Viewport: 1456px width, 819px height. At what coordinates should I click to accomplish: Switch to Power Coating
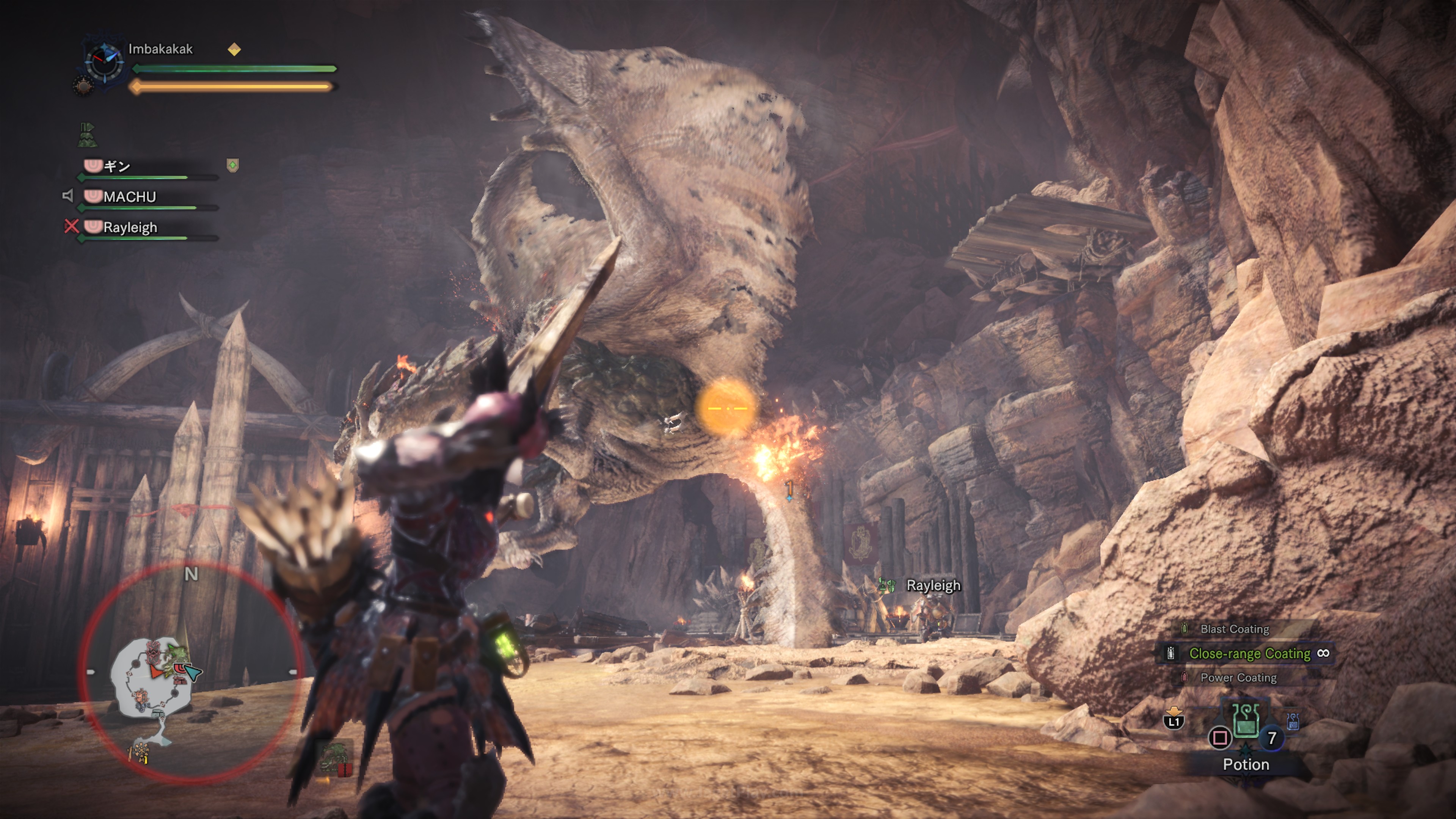(1238, 678)
